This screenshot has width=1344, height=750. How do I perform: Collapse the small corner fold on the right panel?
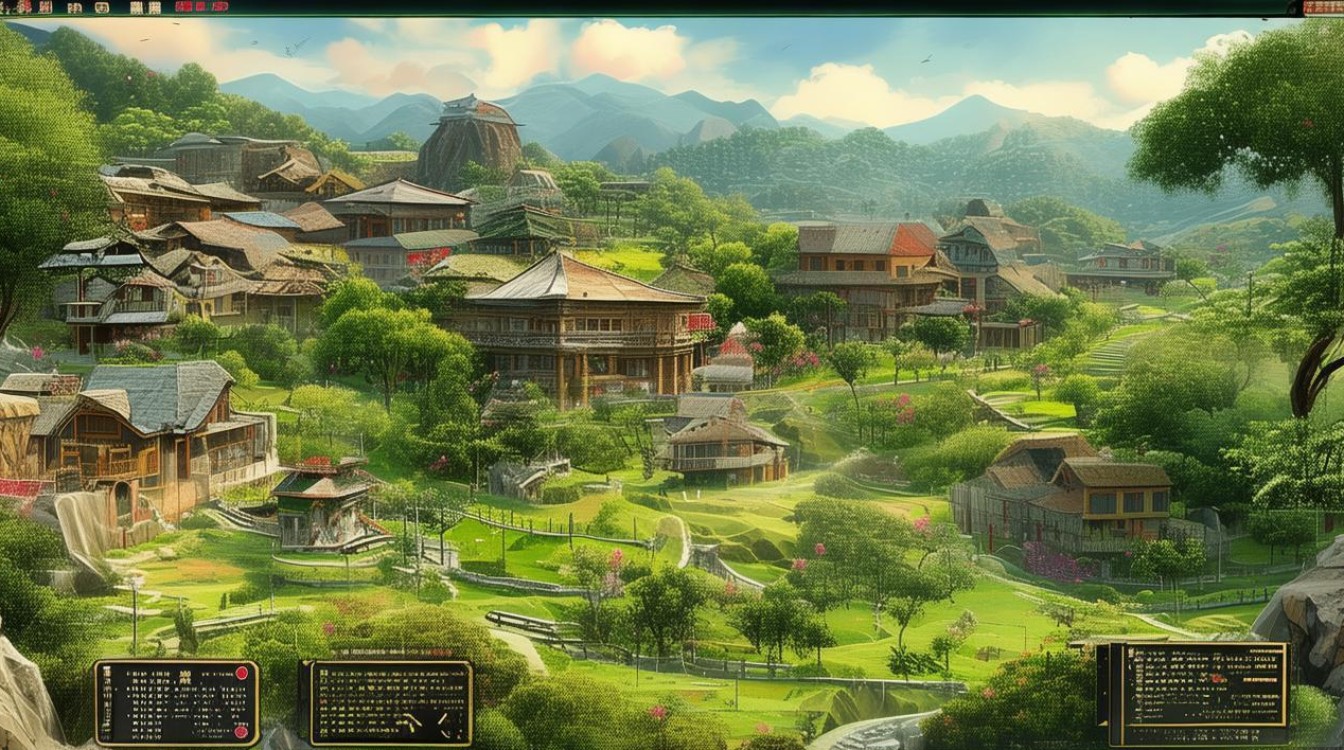pos(1103,723)
